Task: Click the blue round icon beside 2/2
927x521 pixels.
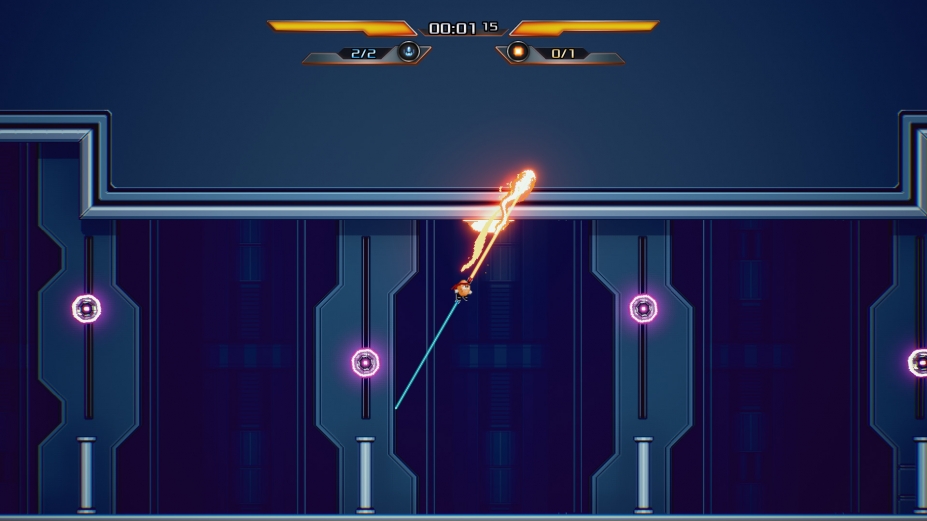Action: coord(408,52)
